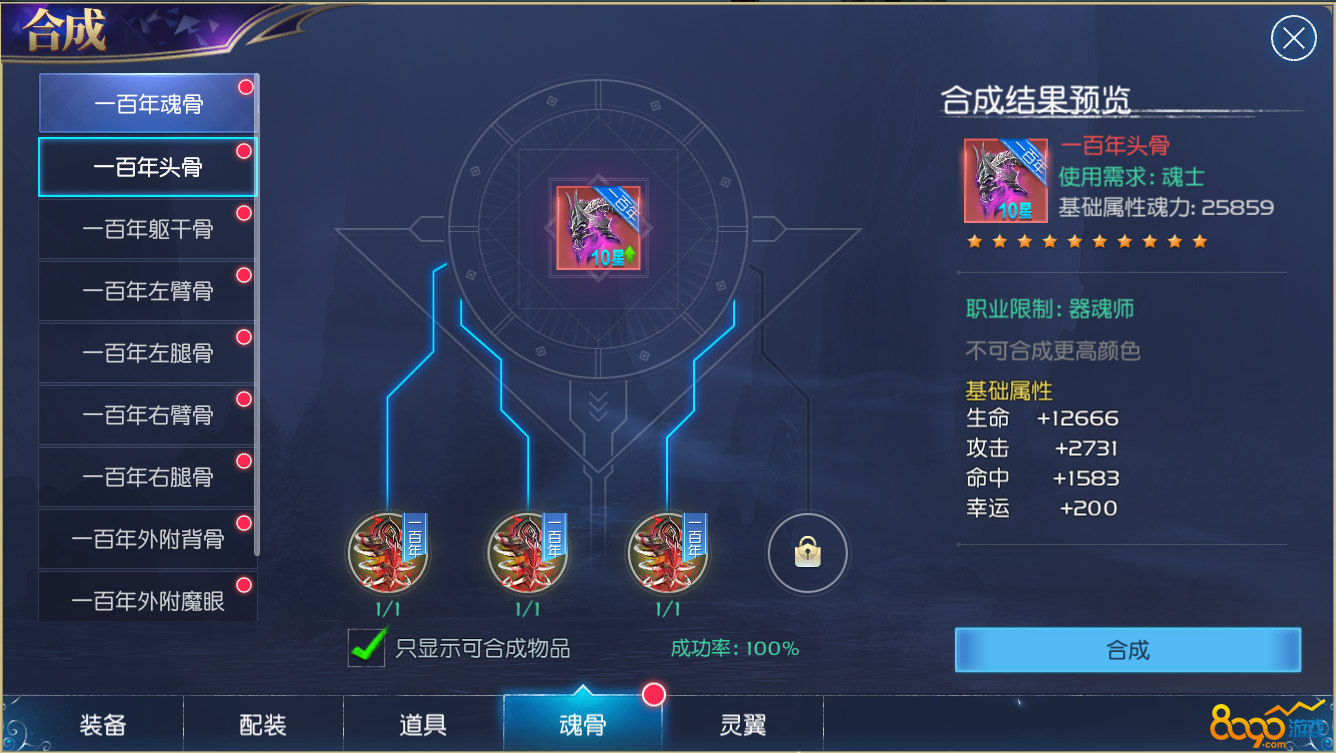This screenshot has width=1336, height=753.
Task: Open the 道具 tab
Action: tap(422, 724)
